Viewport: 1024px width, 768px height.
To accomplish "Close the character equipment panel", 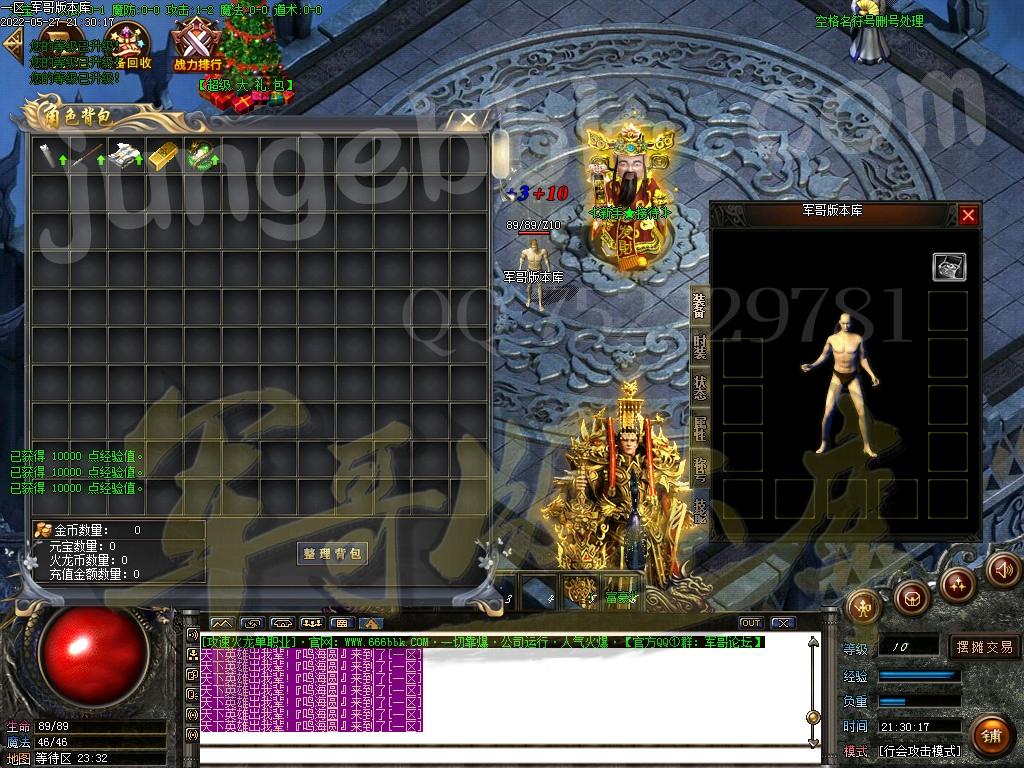I will [967, 214].
